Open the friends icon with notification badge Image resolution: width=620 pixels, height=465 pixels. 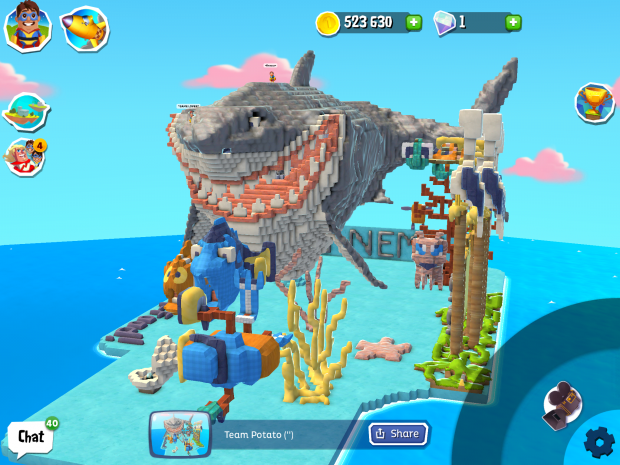click(x=25, y=156)
